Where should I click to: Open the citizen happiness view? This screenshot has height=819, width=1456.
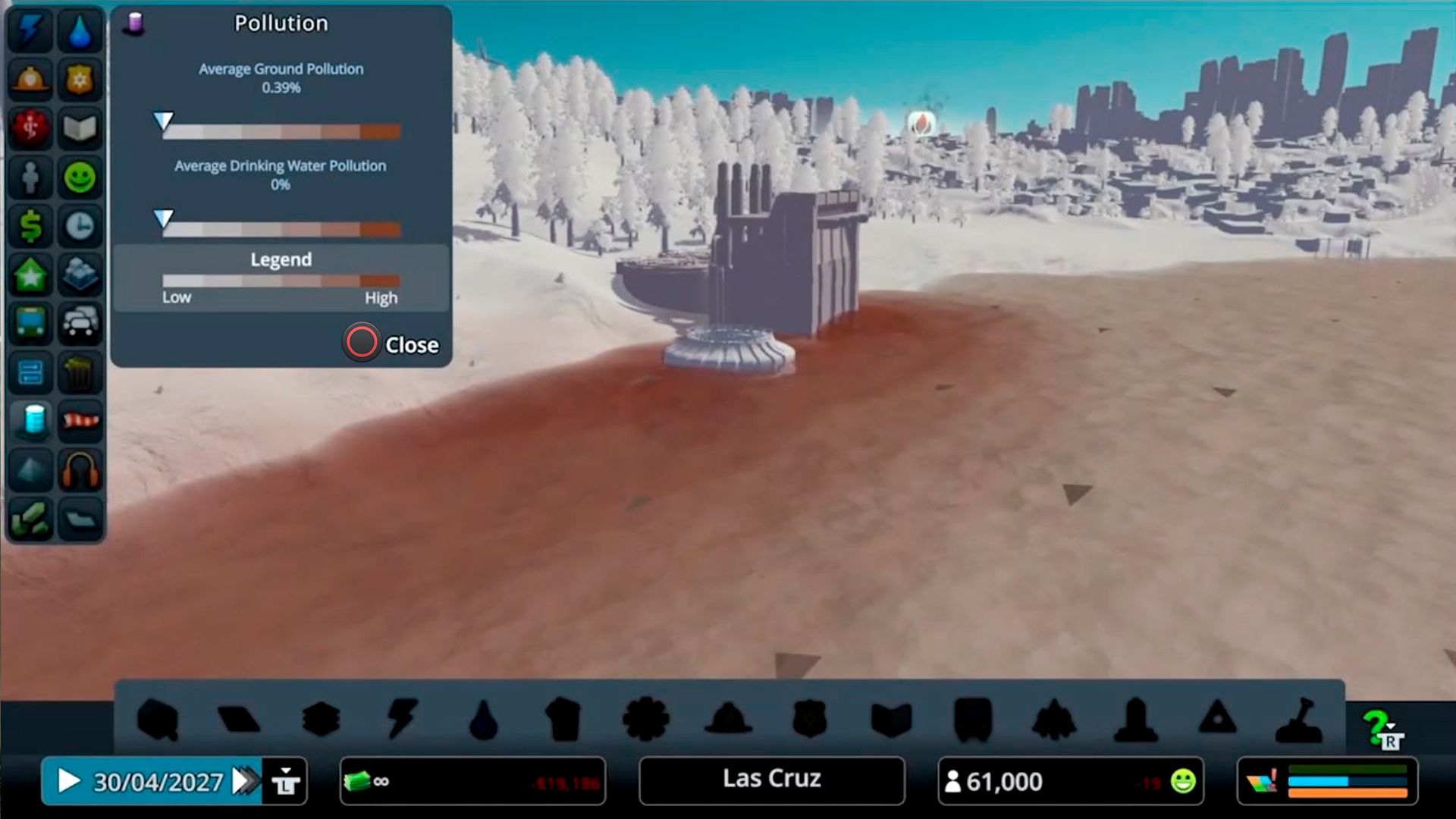pos(80,177)
